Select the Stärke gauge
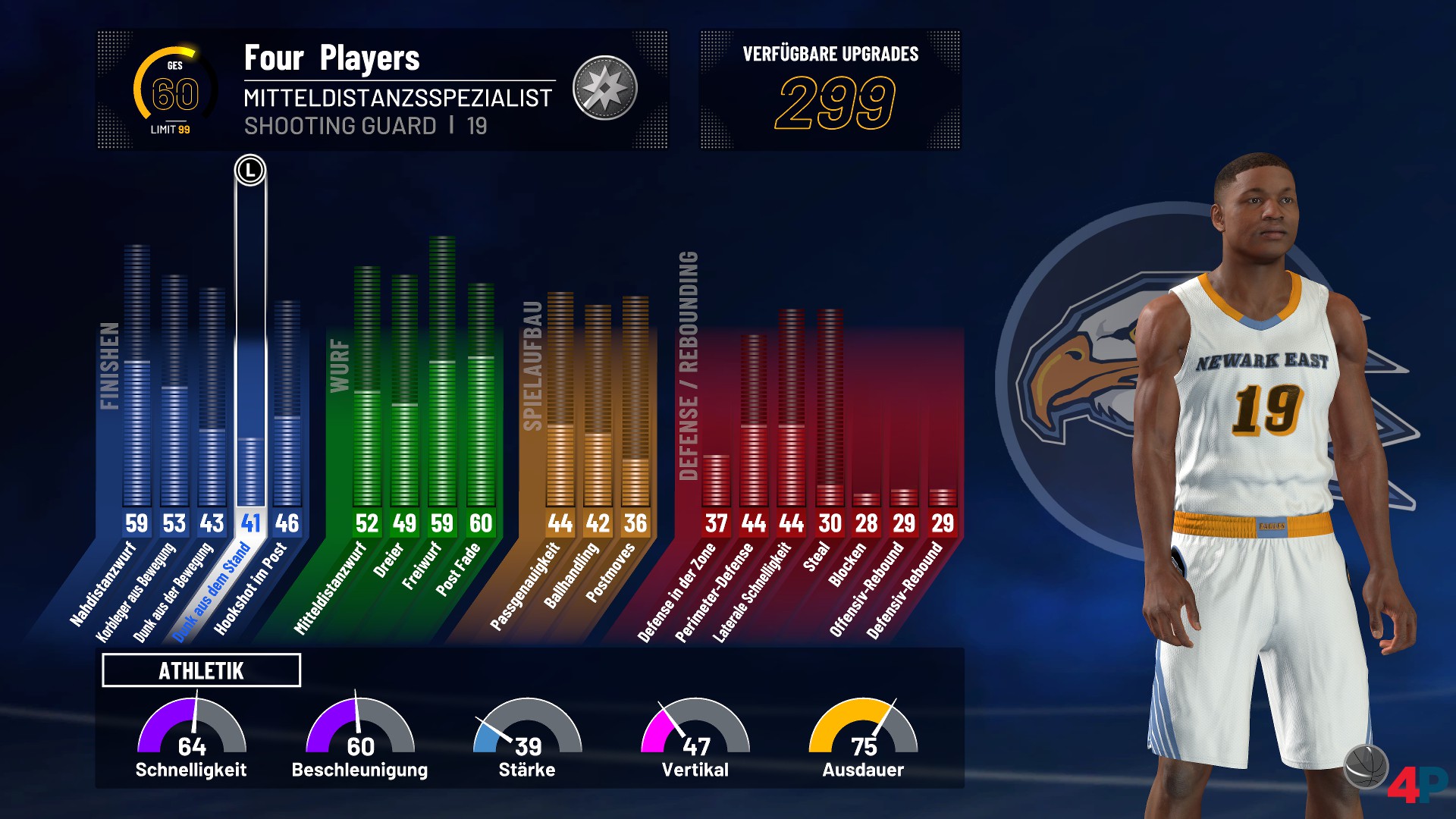The image size is (1456, 819). tap(527, 737)
